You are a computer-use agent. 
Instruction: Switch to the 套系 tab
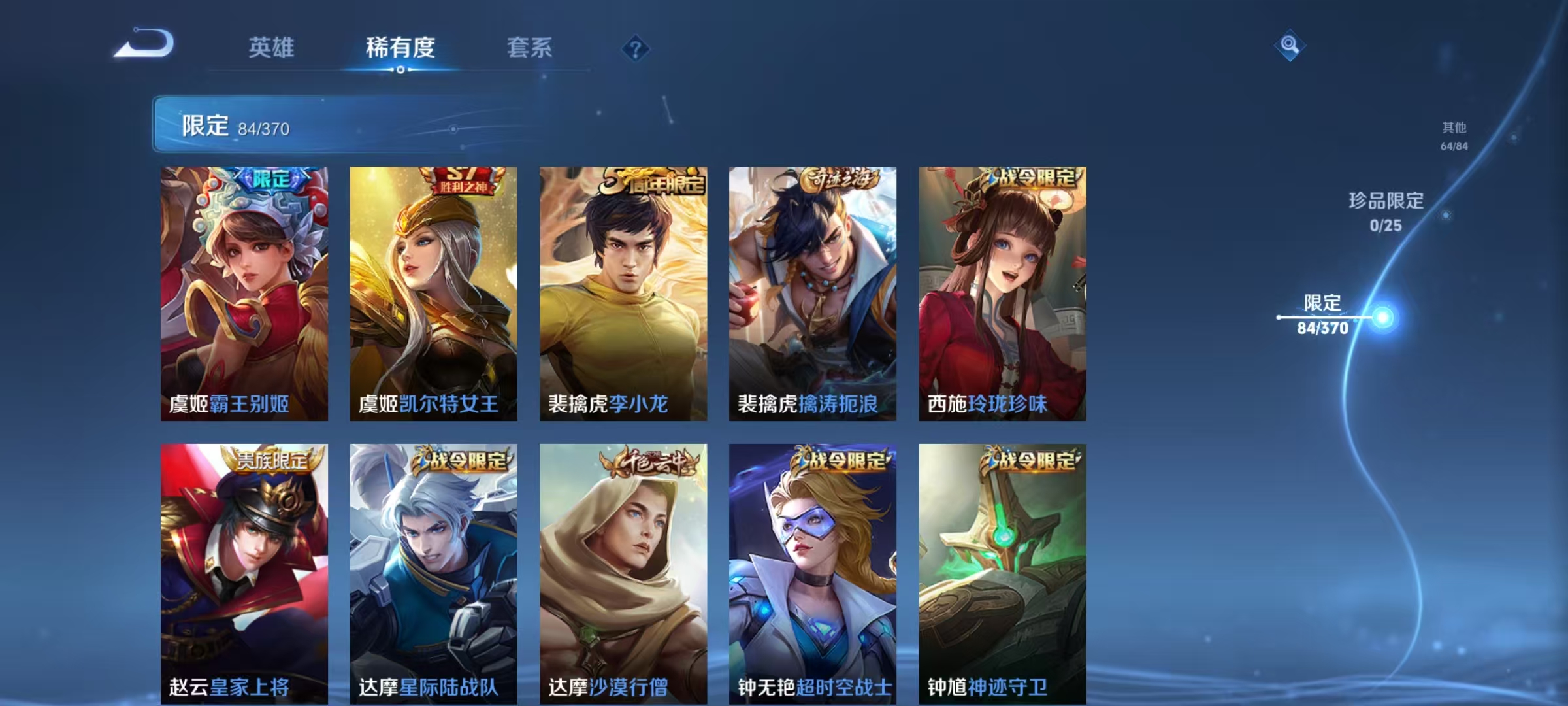click(x=529, y=47)
